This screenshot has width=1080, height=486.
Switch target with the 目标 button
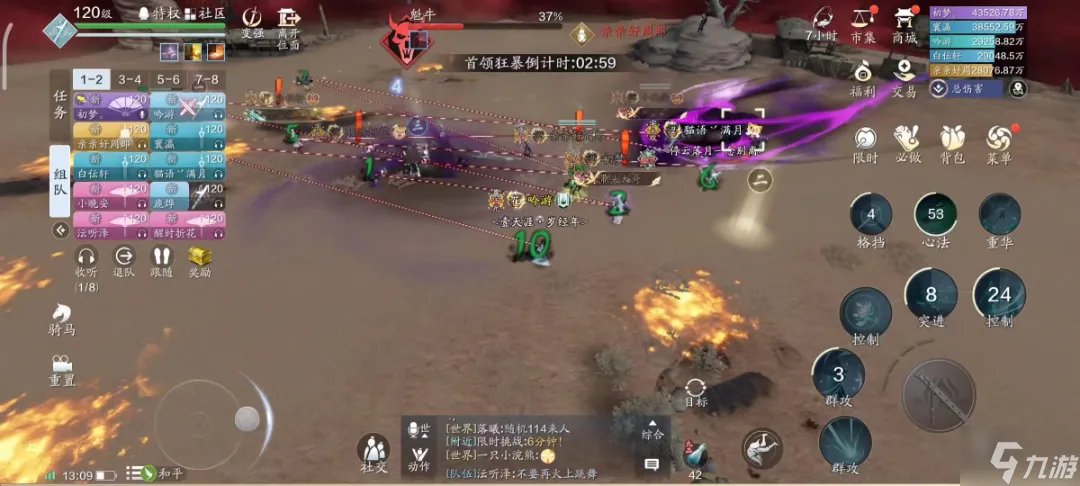coord(697,392)
